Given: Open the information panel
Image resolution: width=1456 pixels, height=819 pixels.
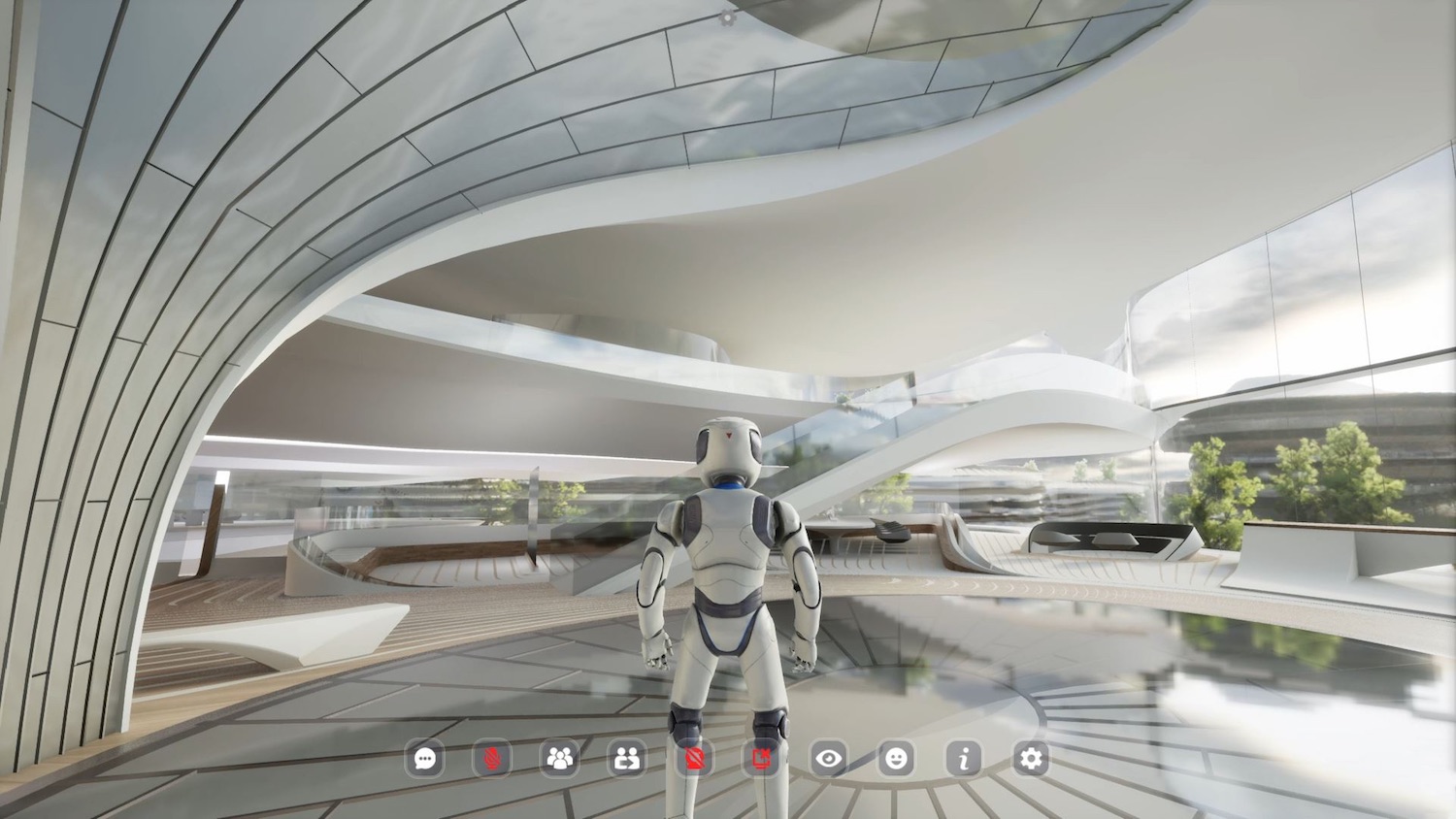Looking at the screenshot, I should click(x=965, y=761).
